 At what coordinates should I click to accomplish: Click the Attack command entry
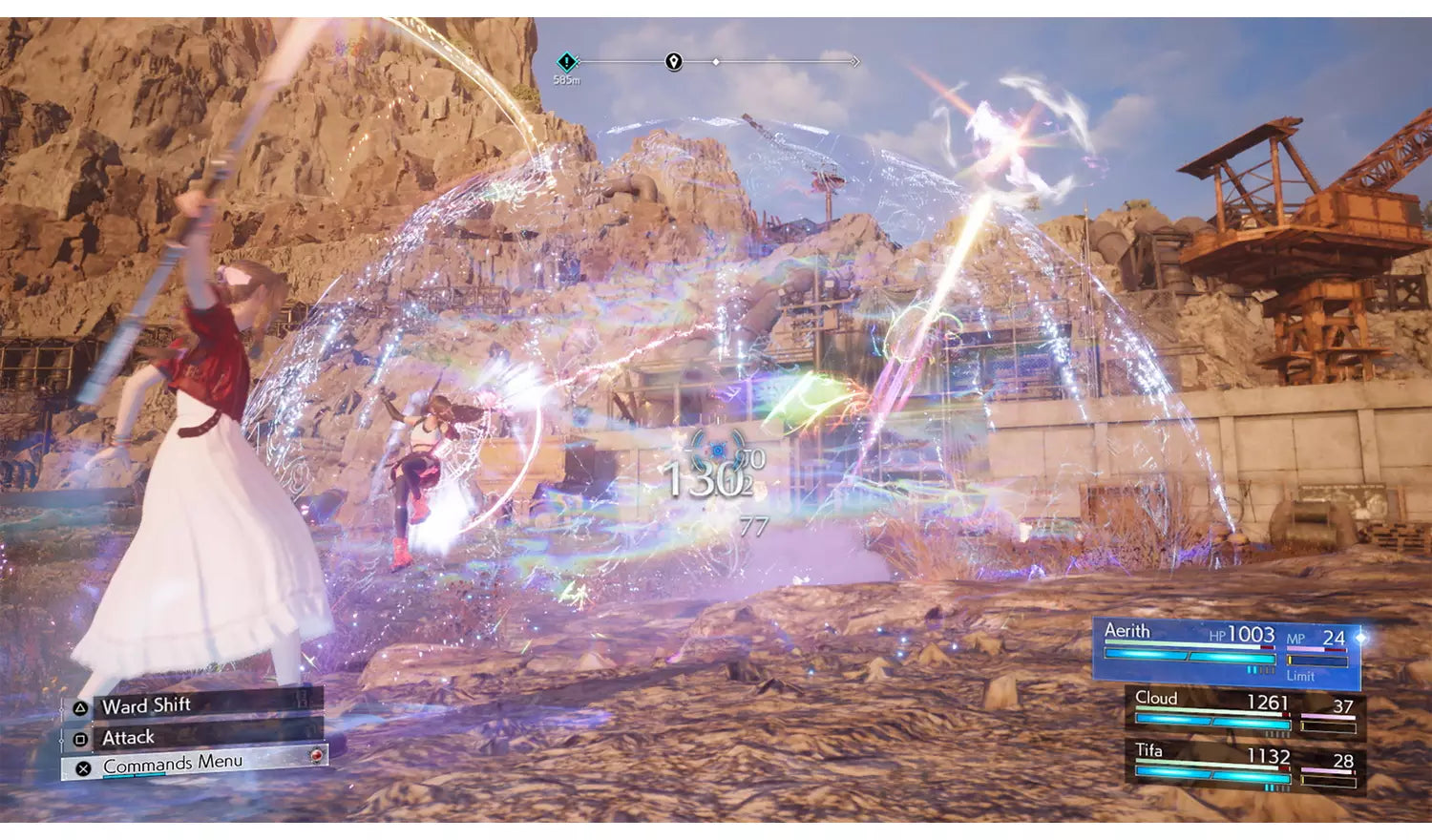126,737
